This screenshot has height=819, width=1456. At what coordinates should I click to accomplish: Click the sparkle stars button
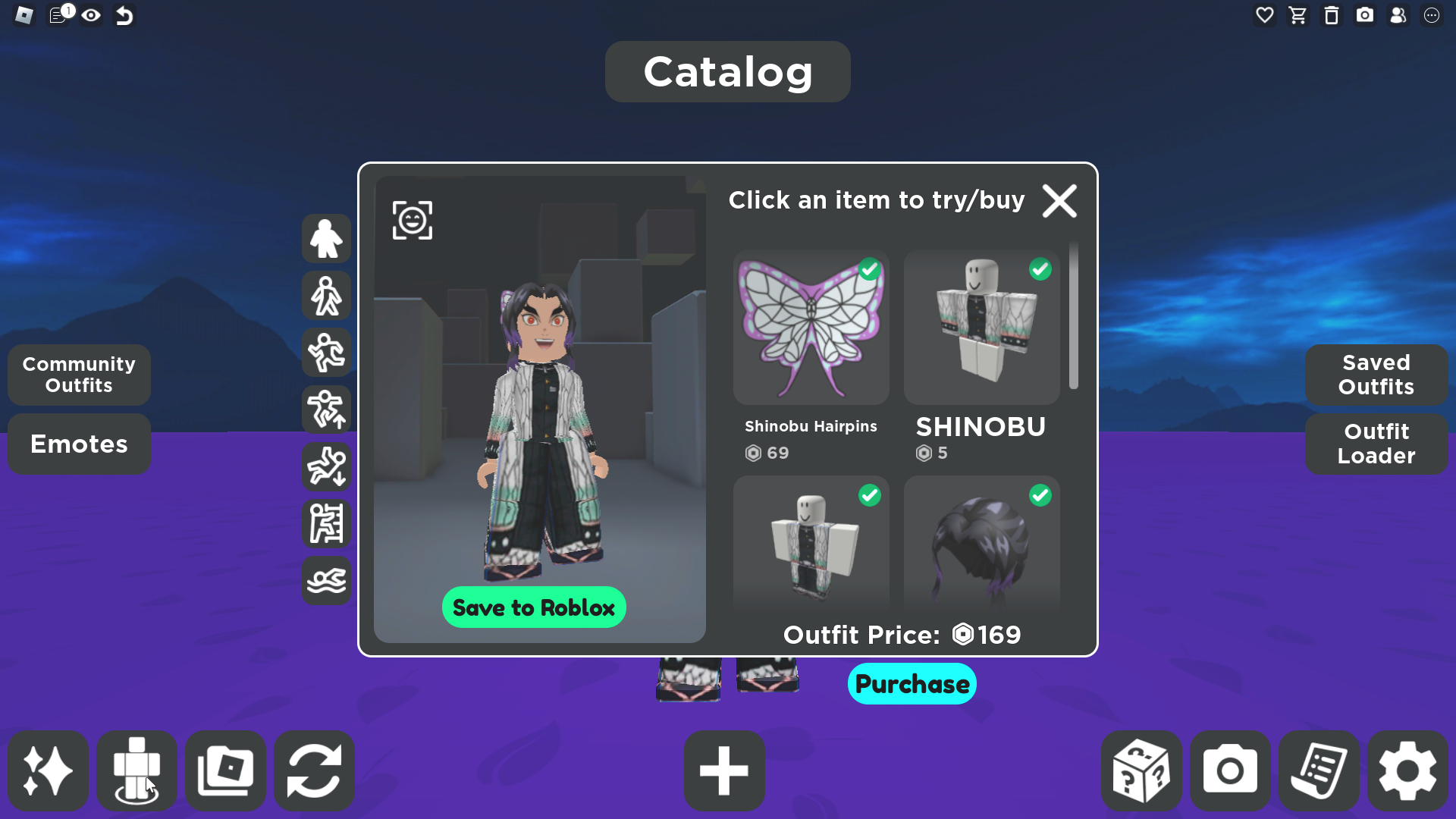pos(48,771)
